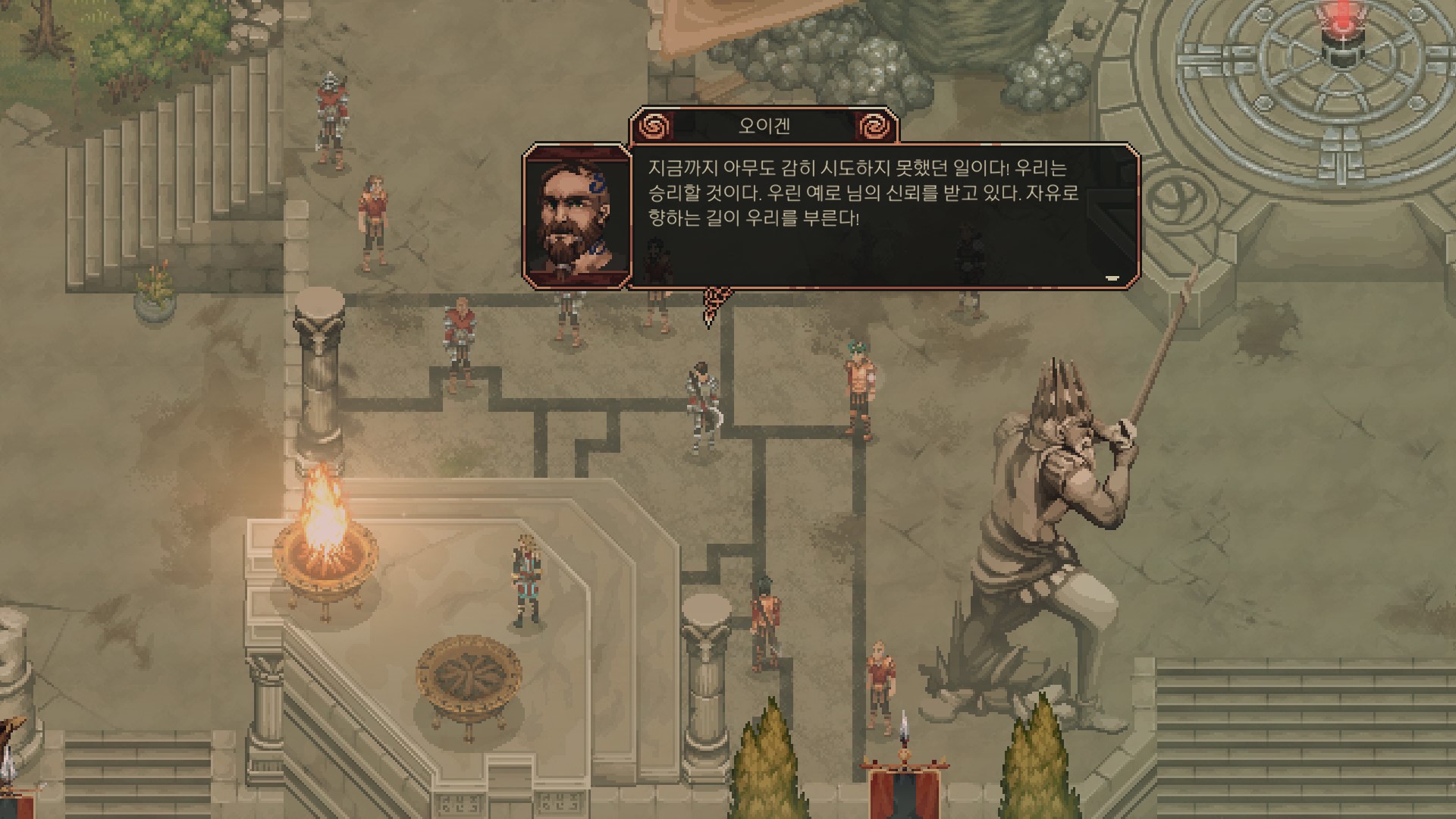The height and width of the screenshot is (819, 1456).
Task: Click Eugen's dialogue text box
Action: 864,216
